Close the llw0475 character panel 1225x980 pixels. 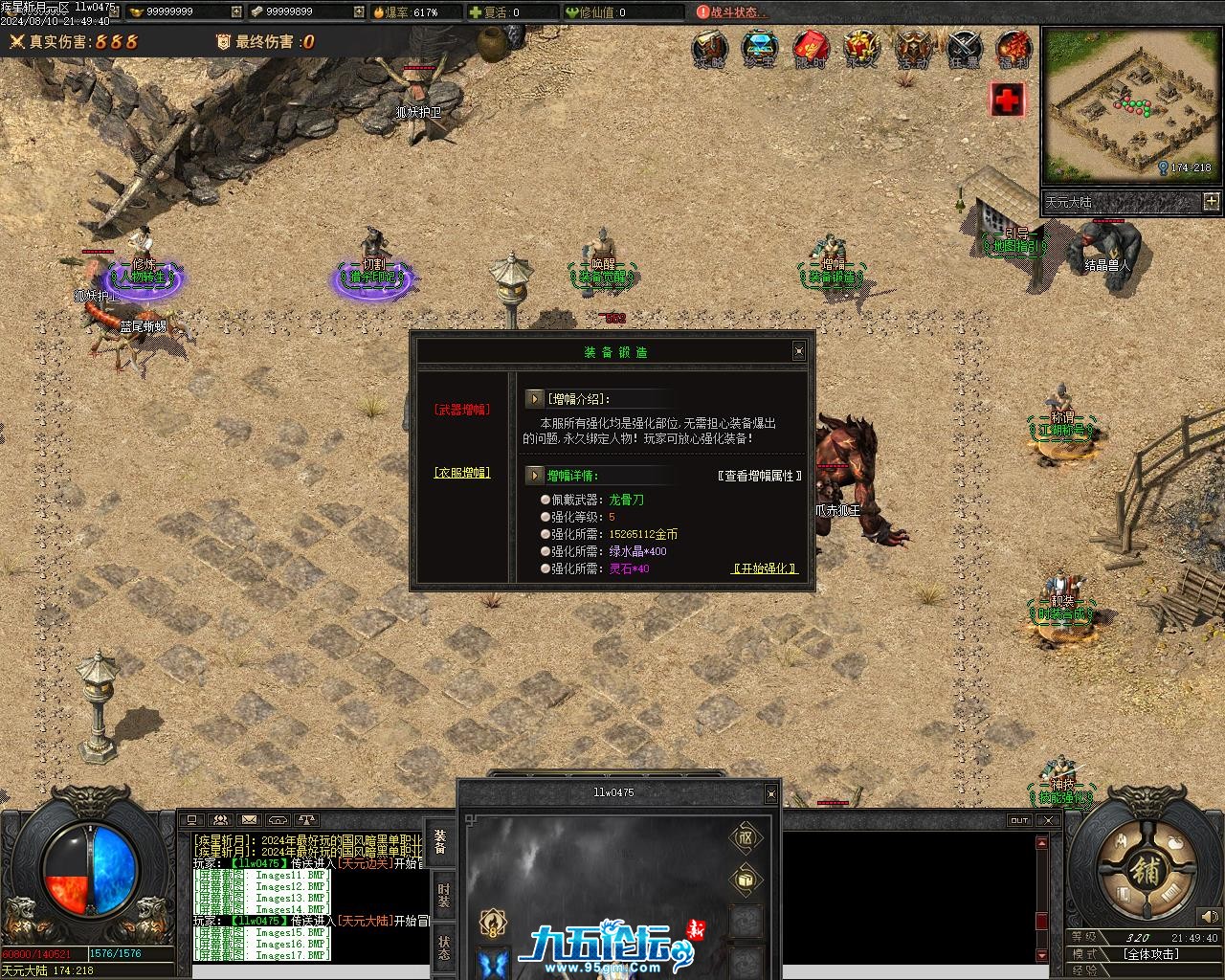[x=770, y=793]
